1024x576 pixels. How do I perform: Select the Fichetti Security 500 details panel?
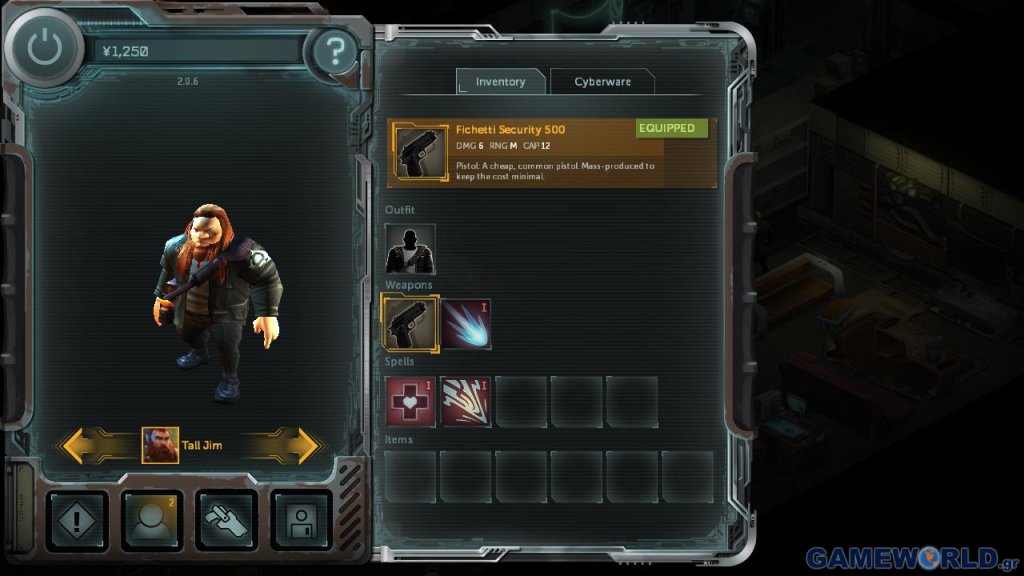pyautogui.click(x=552, y=153)
